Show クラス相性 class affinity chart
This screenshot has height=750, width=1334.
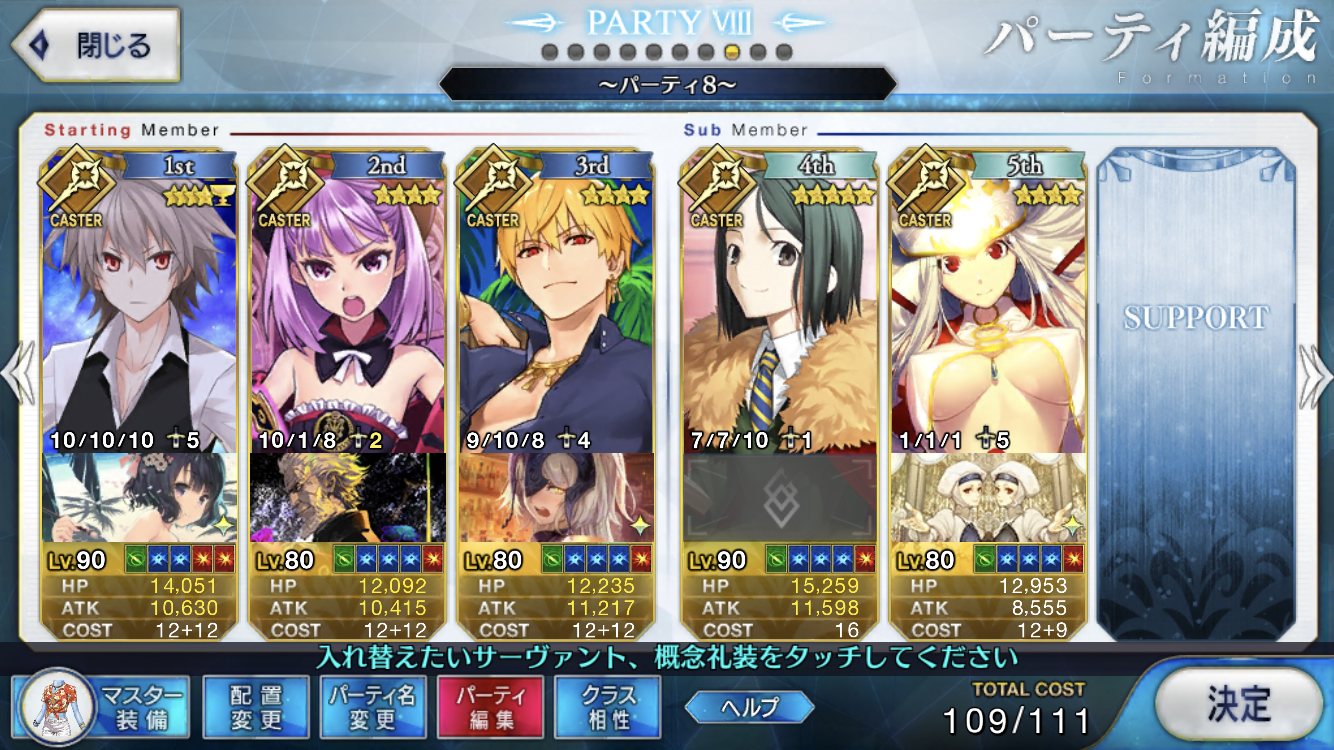point(607,705)
